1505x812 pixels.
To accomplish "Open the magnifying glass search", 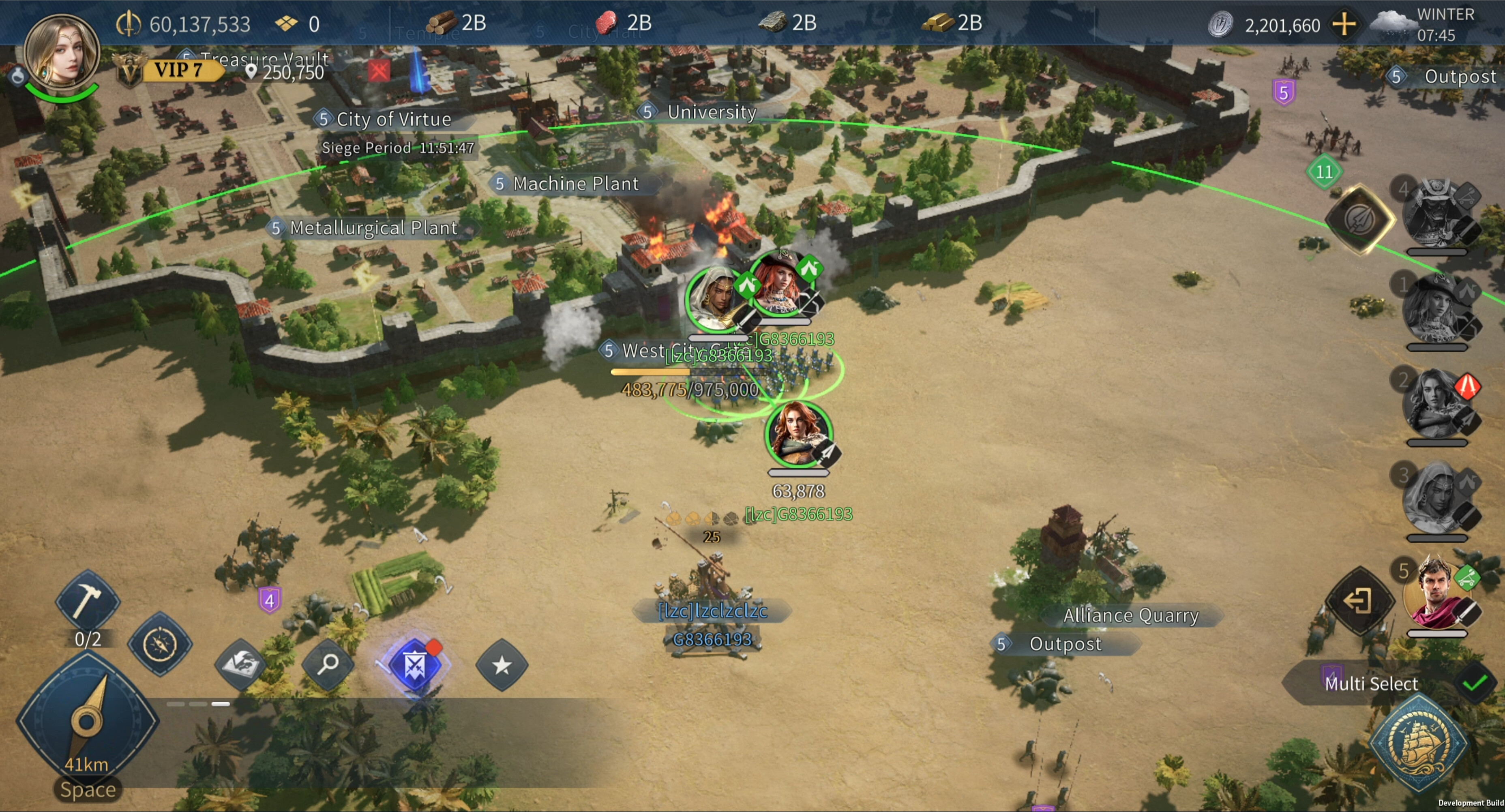I will tap(328, 664).
